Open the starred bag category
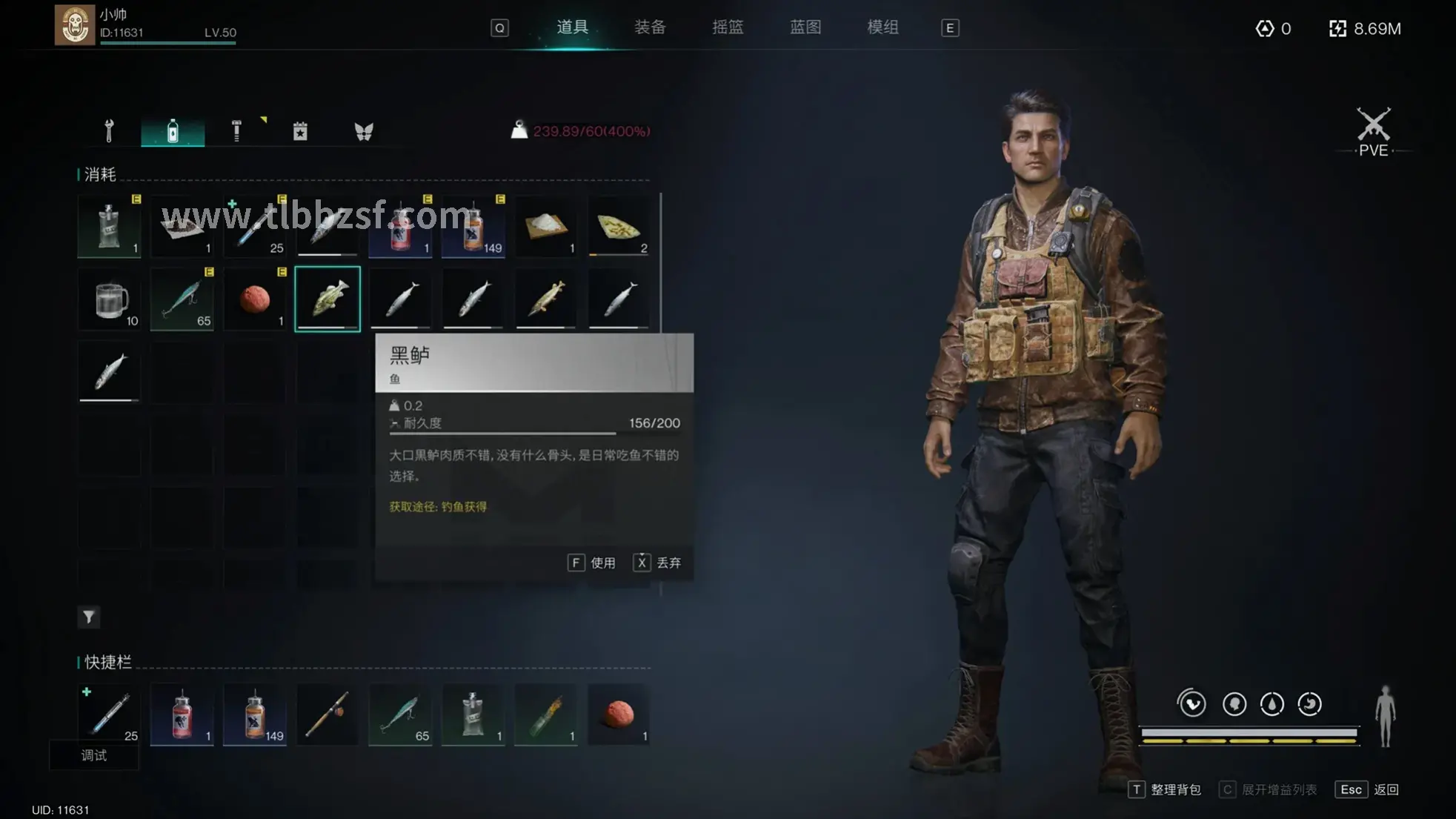 [300, 131]
